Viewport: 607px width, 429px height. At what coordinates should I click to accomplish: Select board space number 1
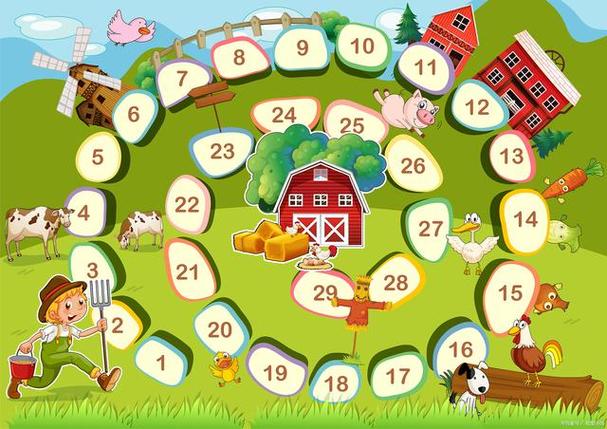[160, 360]
